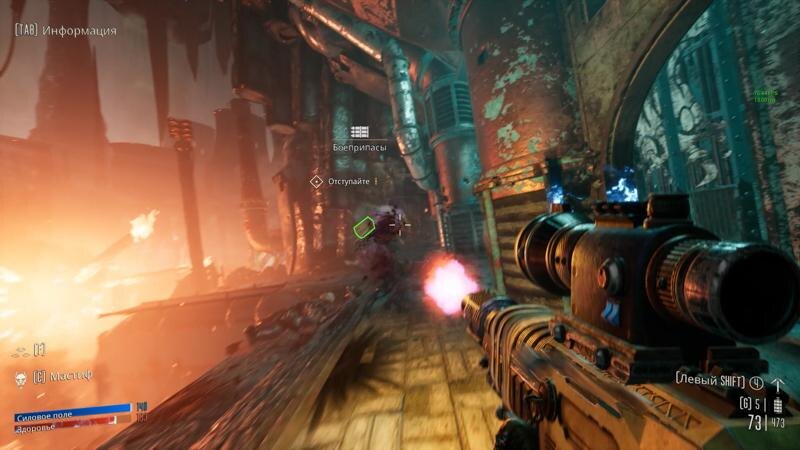
Task: Select the squad formation icon above Мастиф
Action: [19, 352]
